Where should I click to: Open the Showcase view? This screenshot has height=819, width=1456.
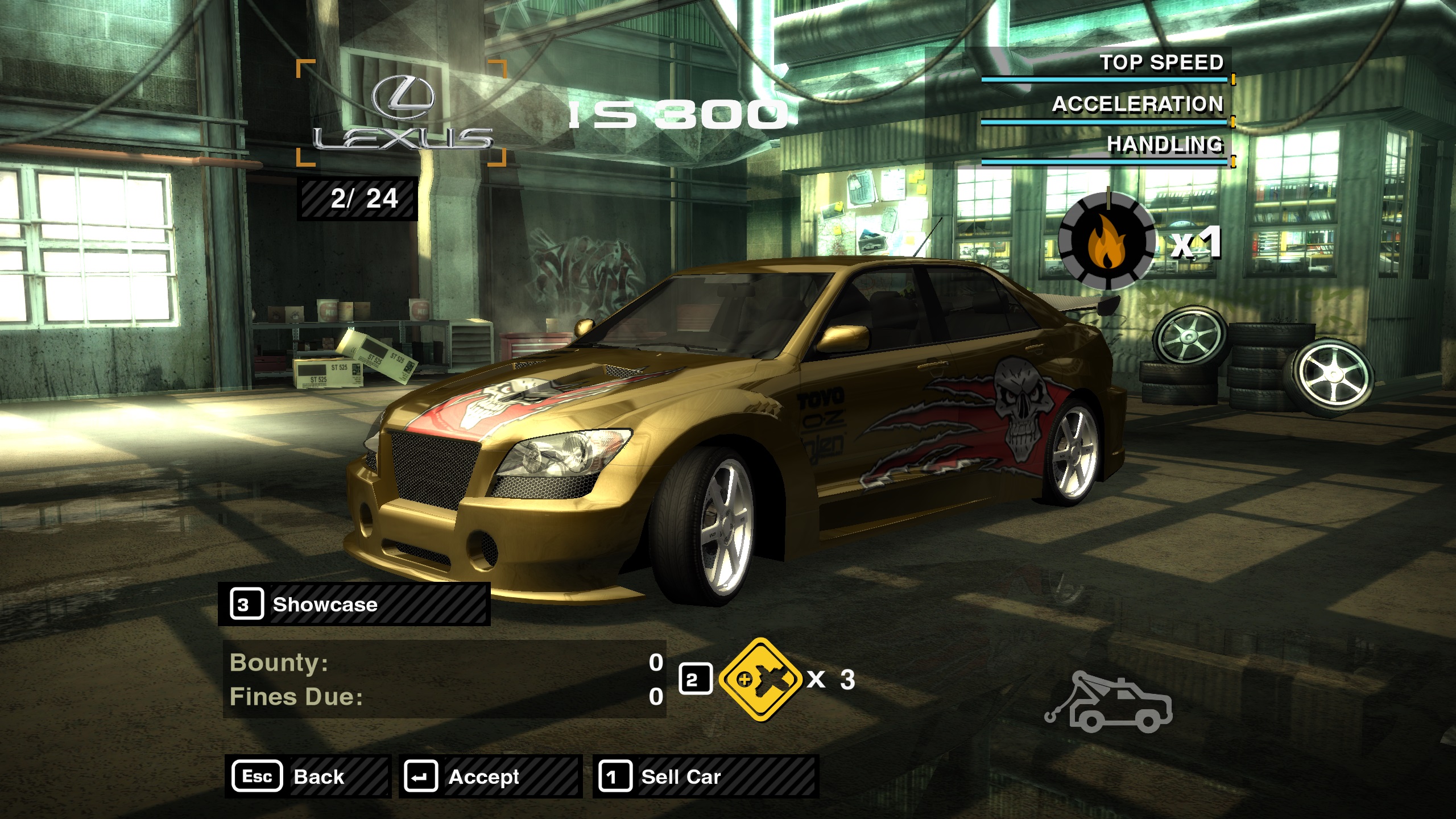pyautogui.click(x=354, y=604)
